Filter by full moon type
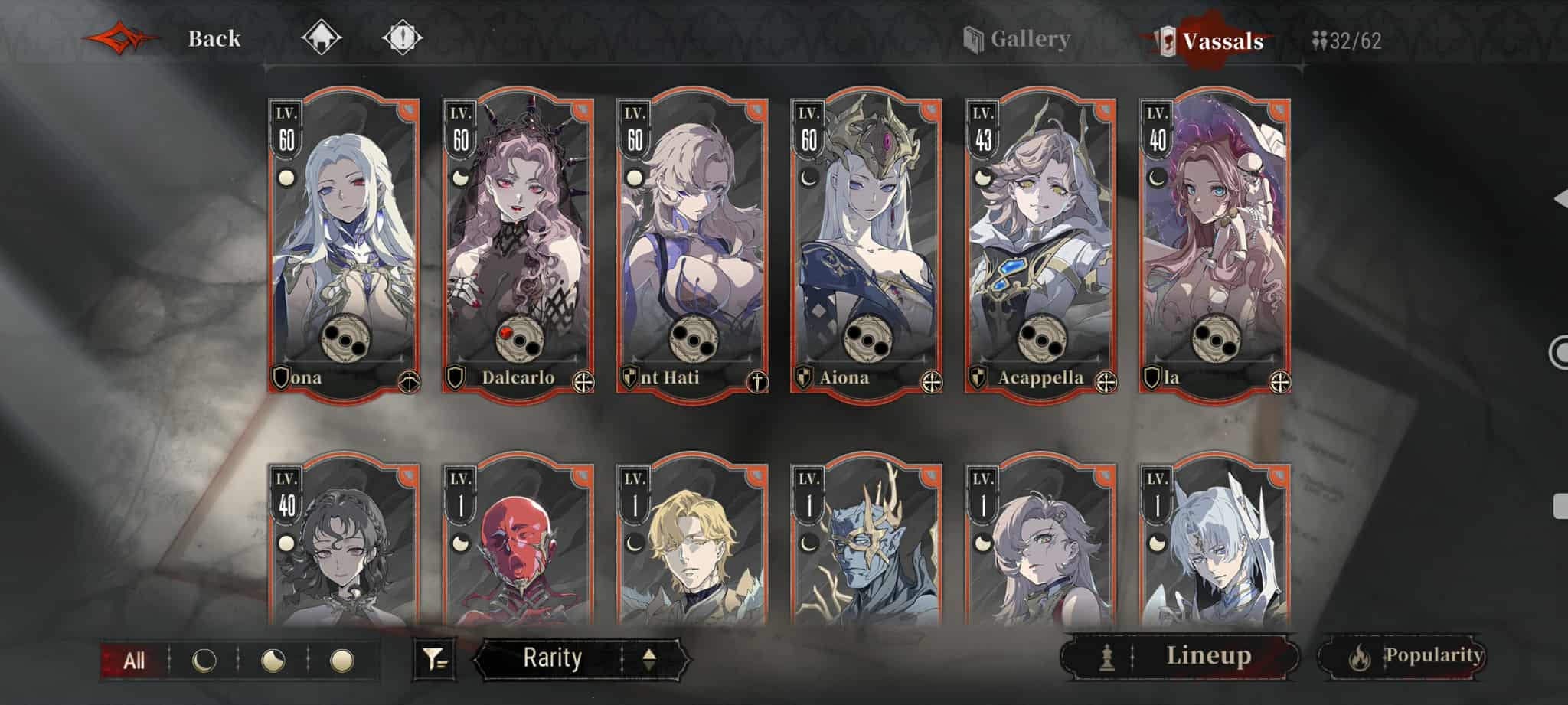Image resolution: width=1568 pixels, height=705 pixels. tap(341, 661)
